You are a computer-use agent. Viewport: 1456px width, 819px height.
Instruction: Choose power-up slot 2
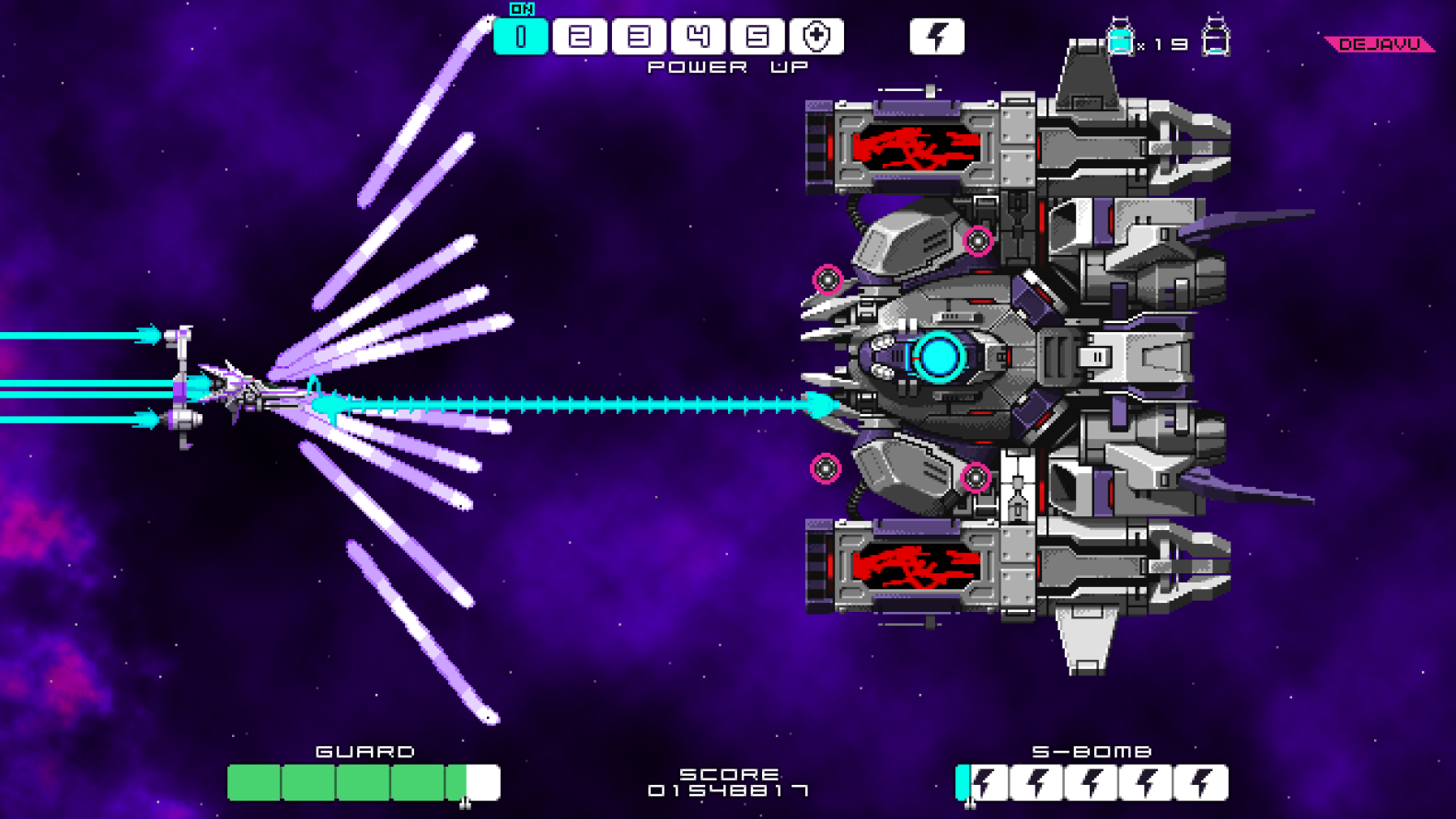(x=580, y=37)
